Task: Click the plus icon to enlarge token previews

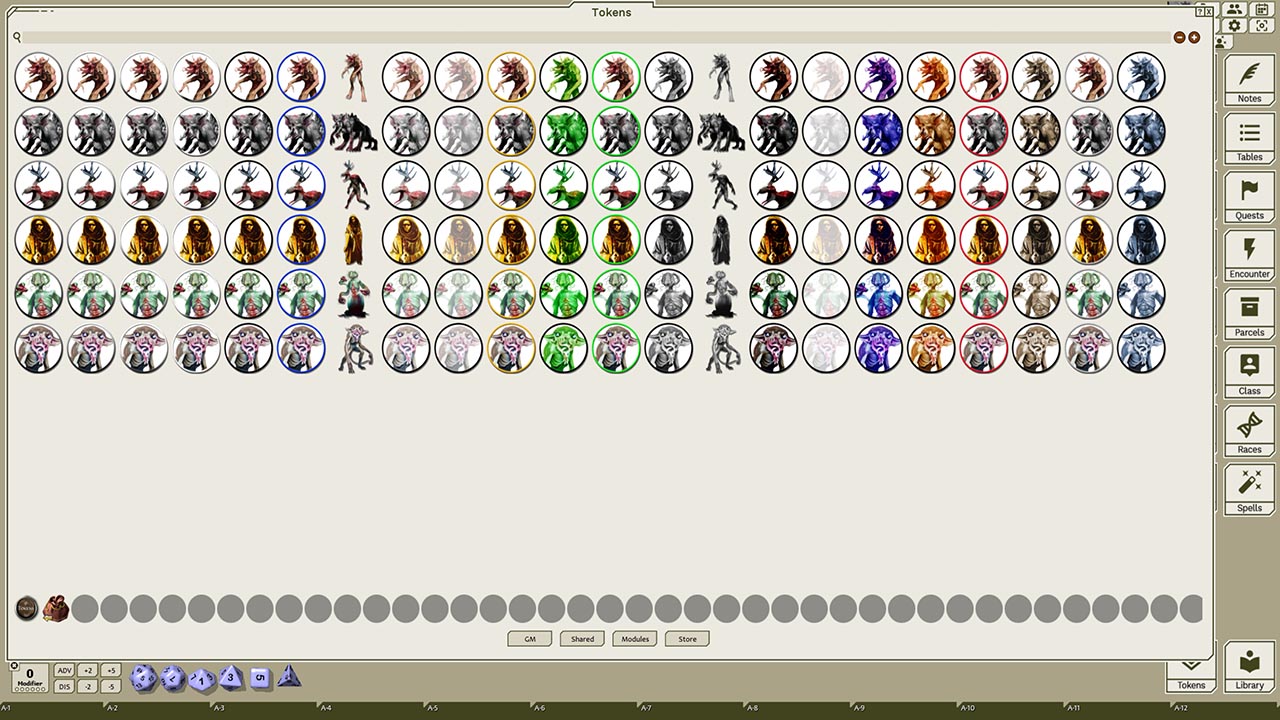Action: tap(1194, 37)
